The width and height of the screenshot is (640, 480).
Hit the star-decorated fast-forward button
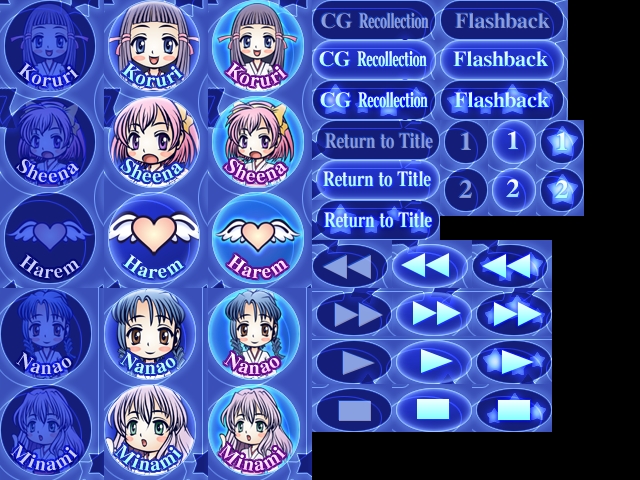click(513, 314)
